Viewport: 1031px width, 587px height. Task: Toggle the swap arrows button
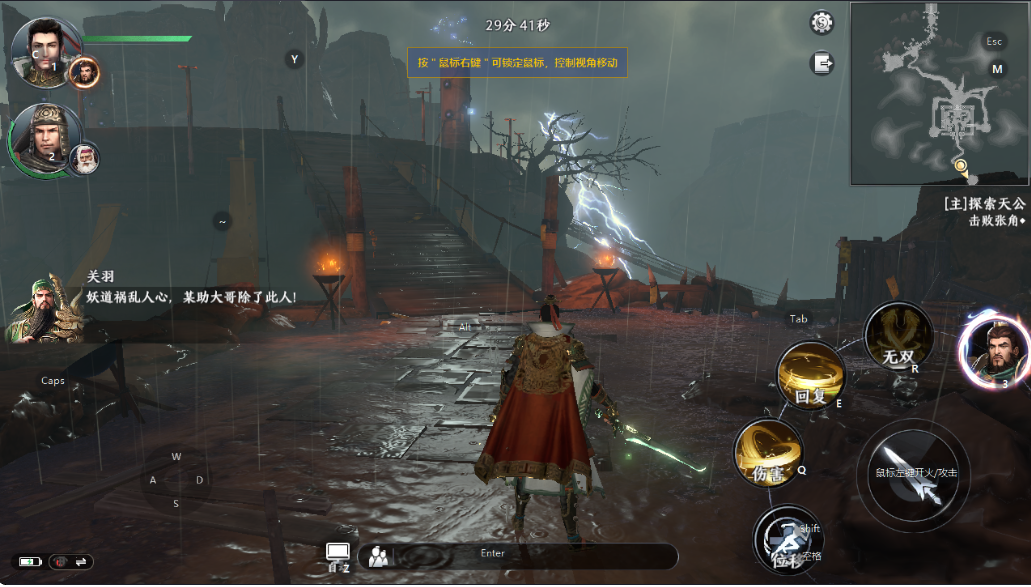81,562
